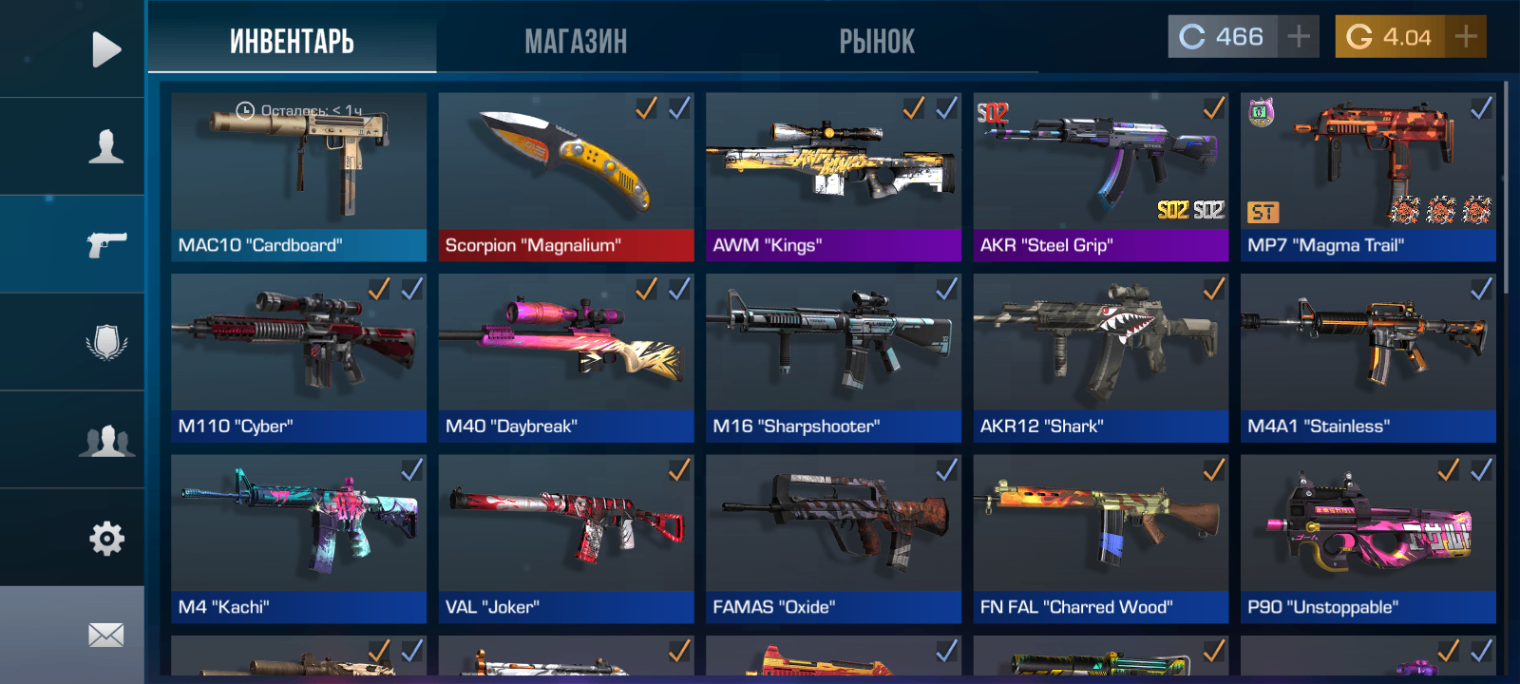This screenshot has height=684, width=1520.
Task: Pick the AKR "Steel Grip" skin
Action: pyautogui.click(x=1100, y=176)
